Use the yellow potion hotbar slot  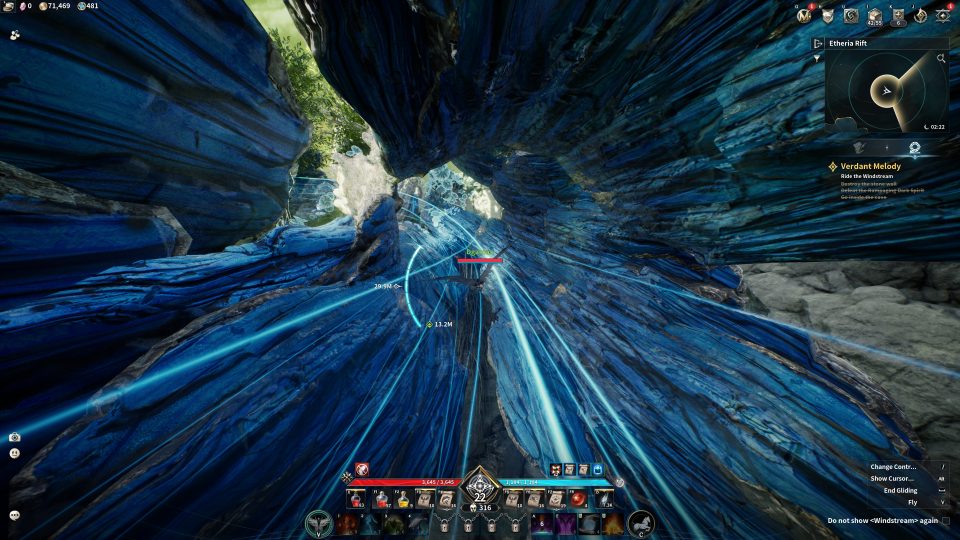403,499
